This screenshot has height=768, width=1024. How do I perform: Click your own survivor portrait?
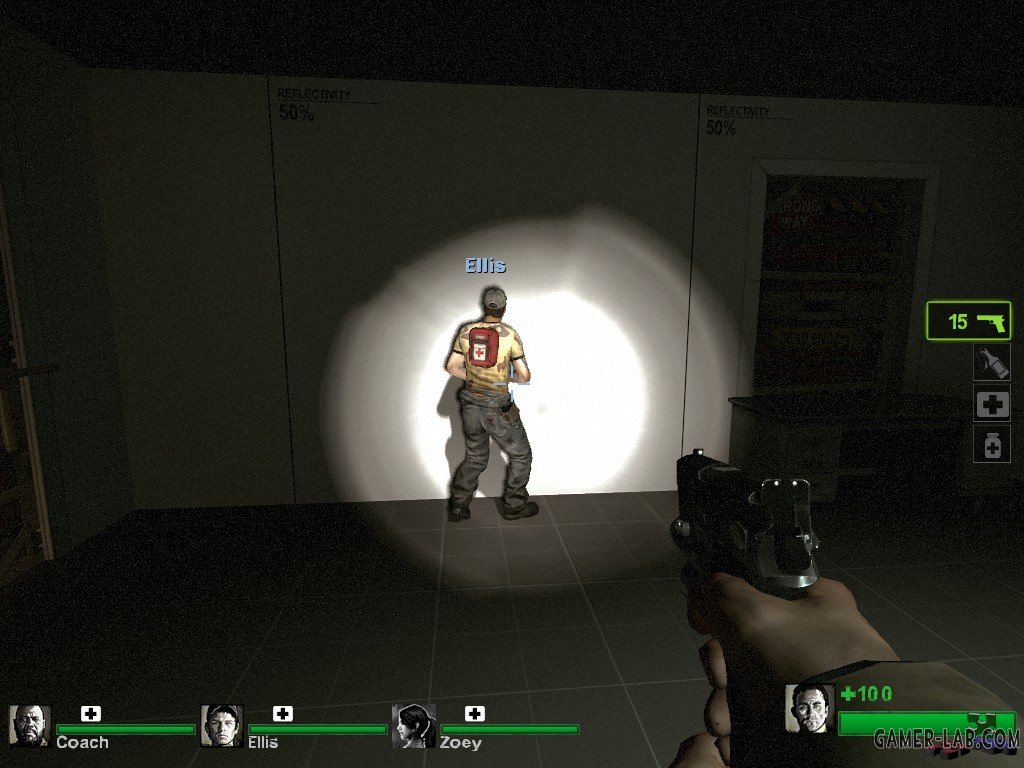[x=809, y=709]
